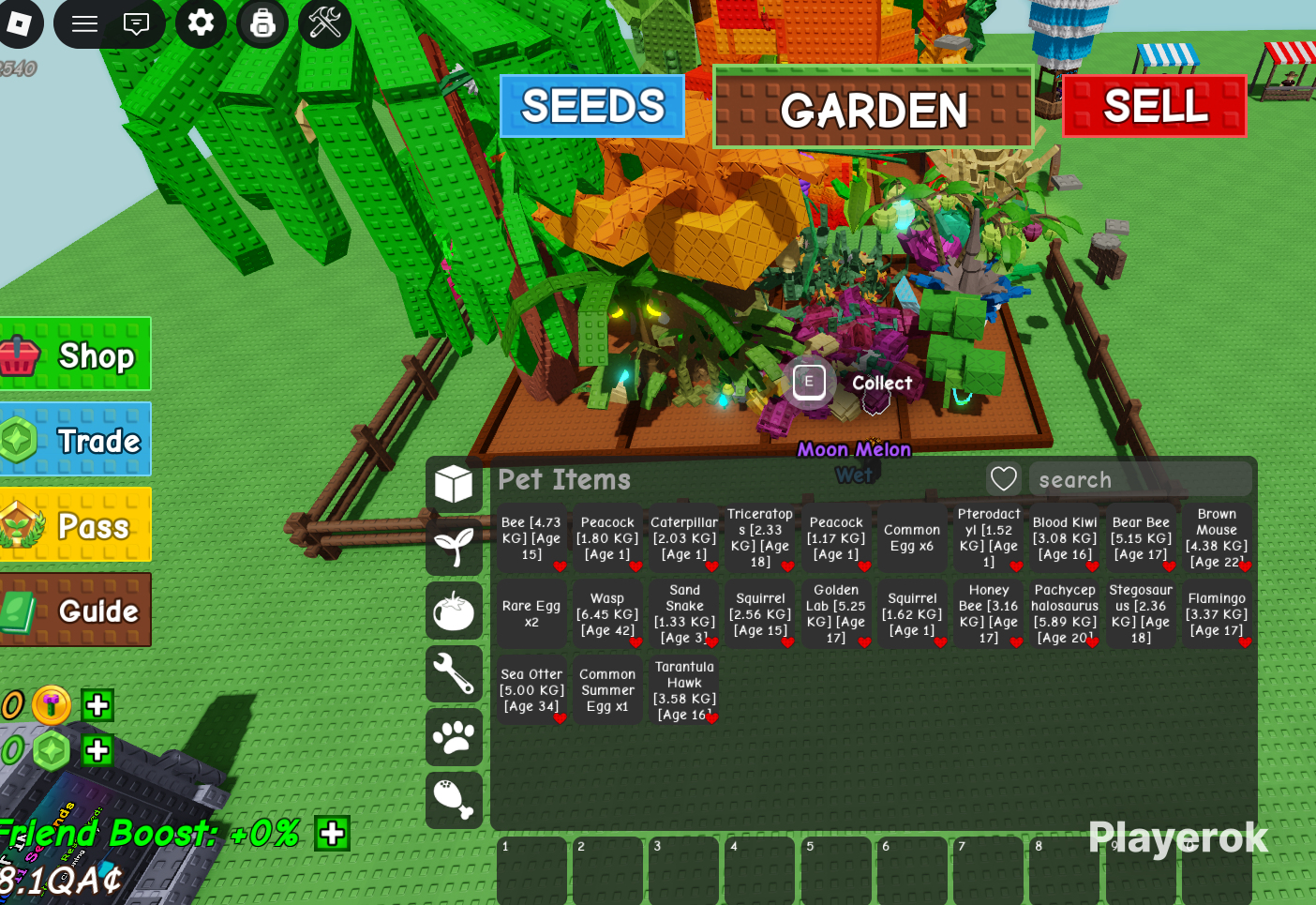1316x905 pixels.
Task: Switch to the paw pets category
Action: tap(455, 737)
